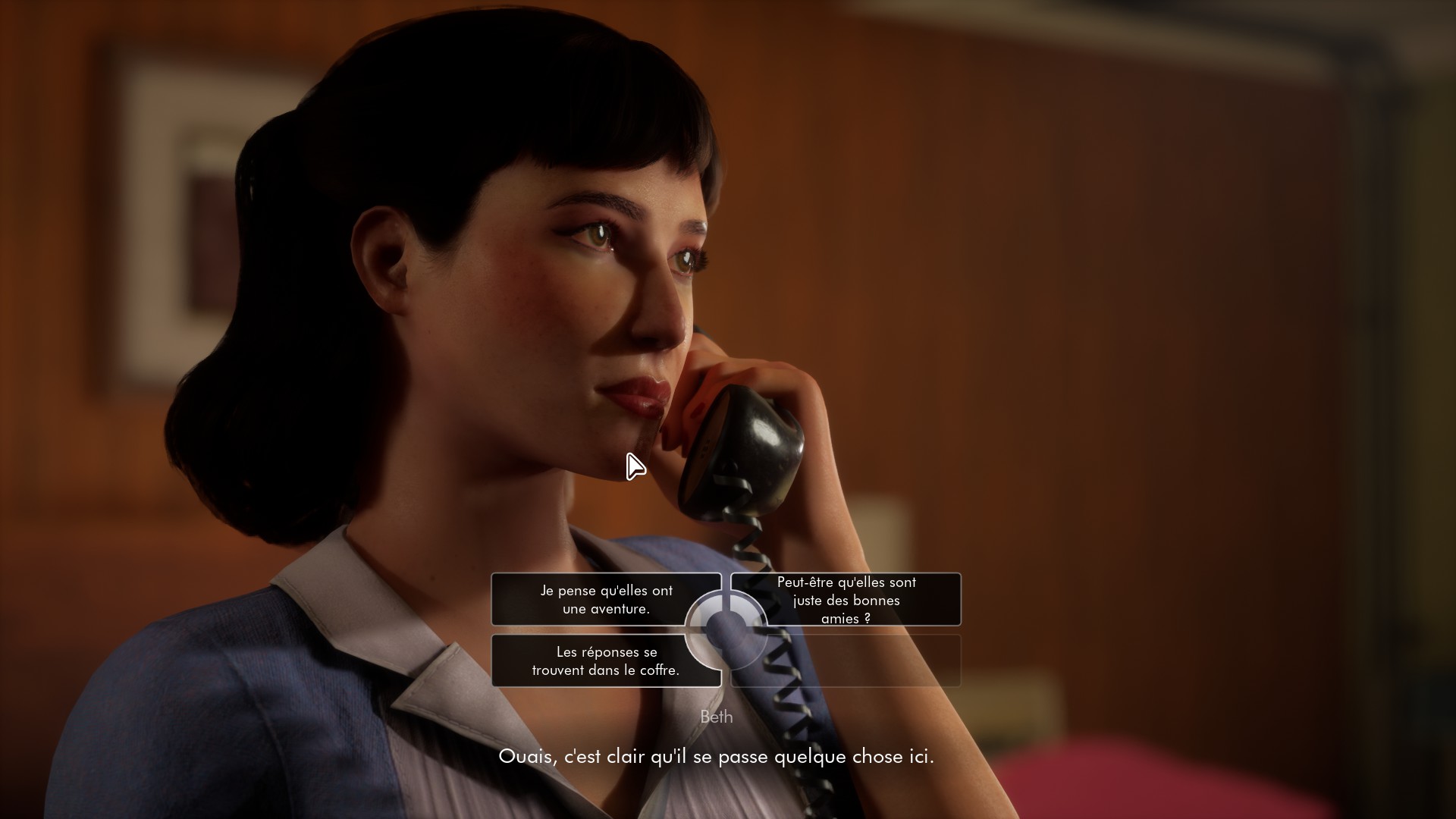Choose "Je pense qu'elles ont une aventure."
Image resolution: width=1456 pixels, height=819 pixels.
(x=605, y=599)
